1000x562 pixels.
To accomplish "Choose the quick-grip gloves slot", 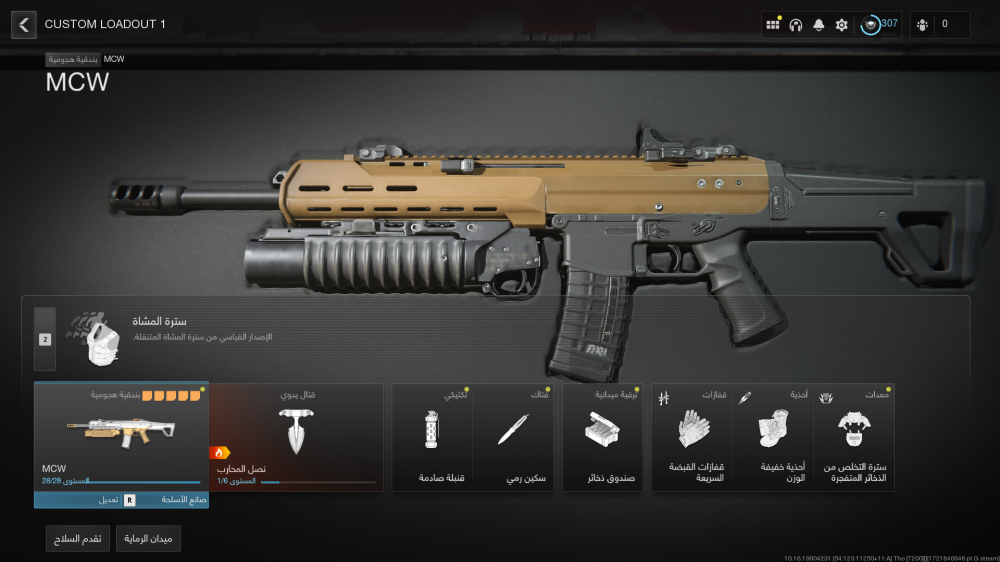I will point(692,437).
